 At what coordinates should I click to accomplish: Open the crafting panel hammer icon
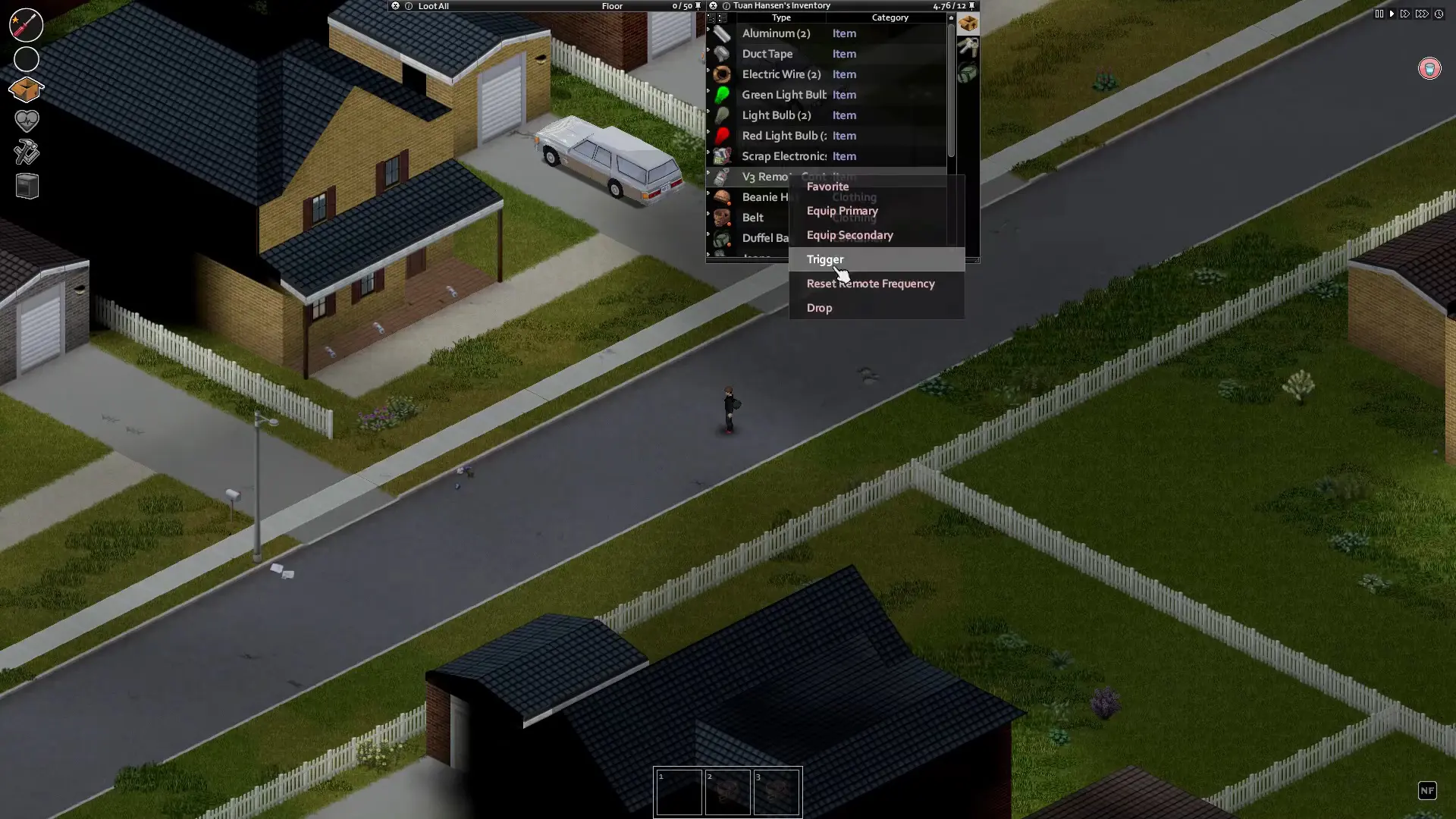tap(27, 152)
